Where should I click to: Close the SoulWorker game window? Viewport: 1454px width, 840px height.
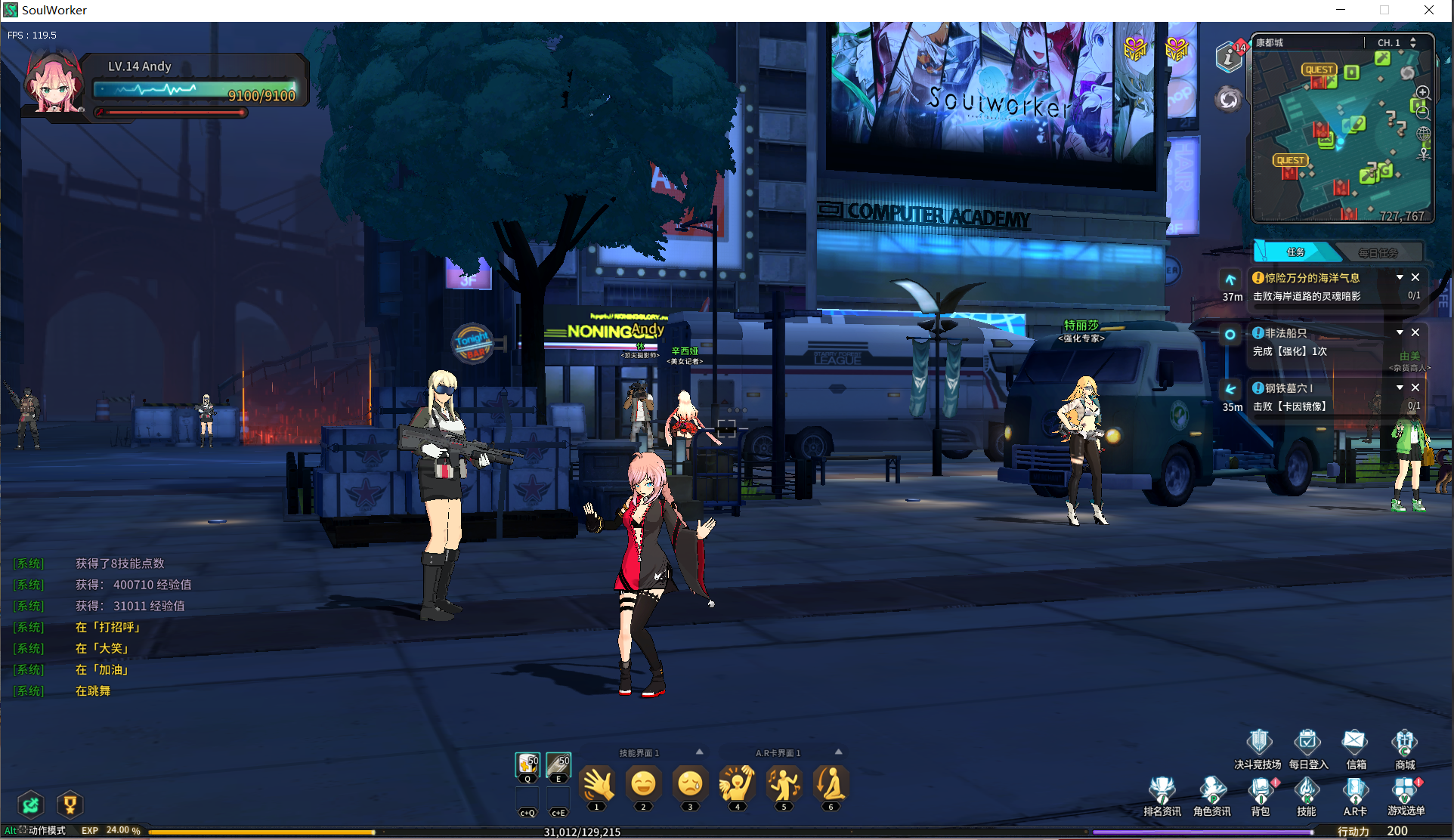tap(1428, 10)
